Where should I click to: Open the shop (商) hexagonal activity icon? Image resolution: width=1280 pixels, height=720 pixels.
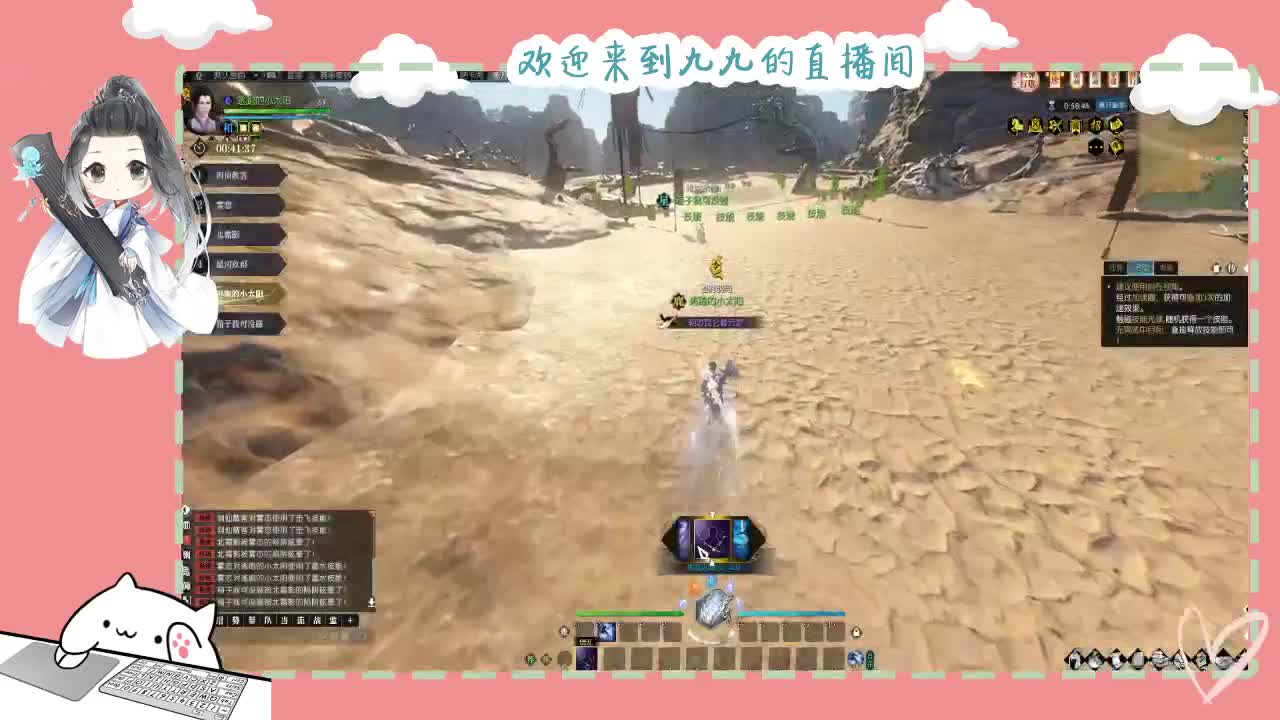tap(1076, 125)
